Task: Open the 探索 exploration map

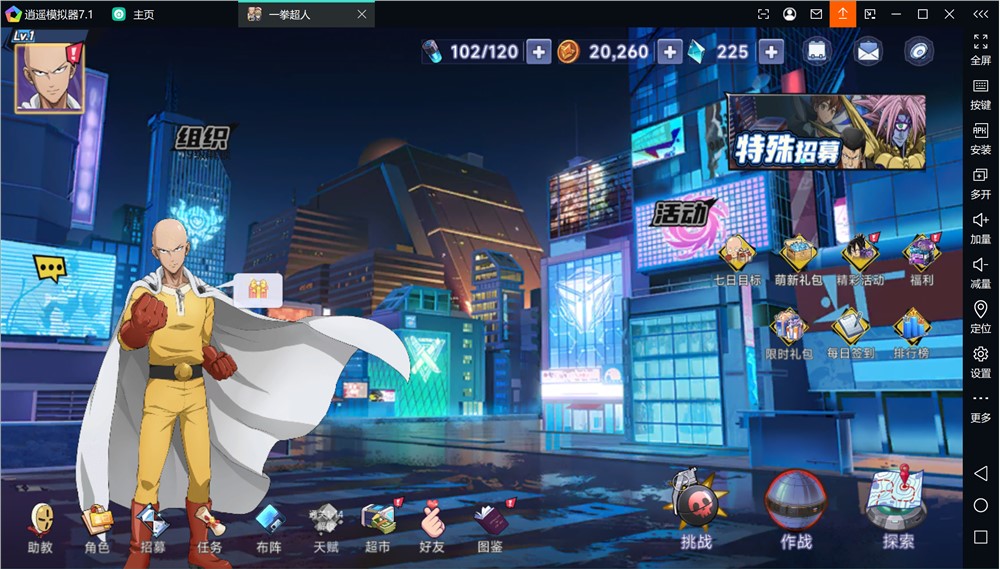Action: (x=897, y=505)
